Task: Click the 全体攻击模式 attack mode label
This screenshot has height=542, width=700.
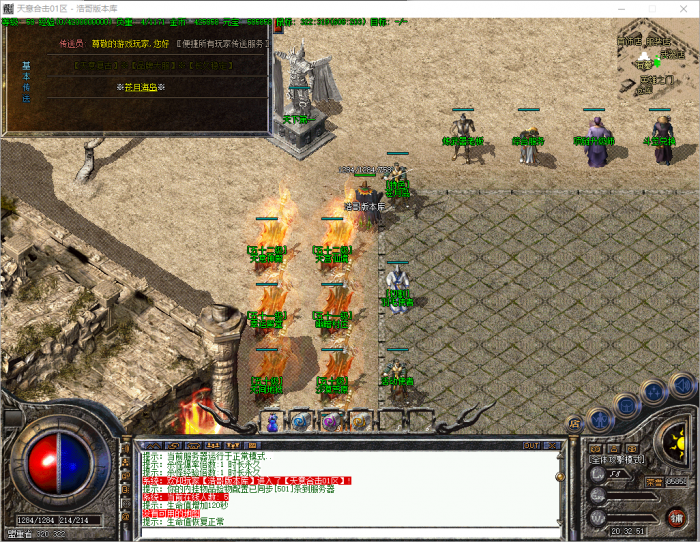Action: (616, 461)
